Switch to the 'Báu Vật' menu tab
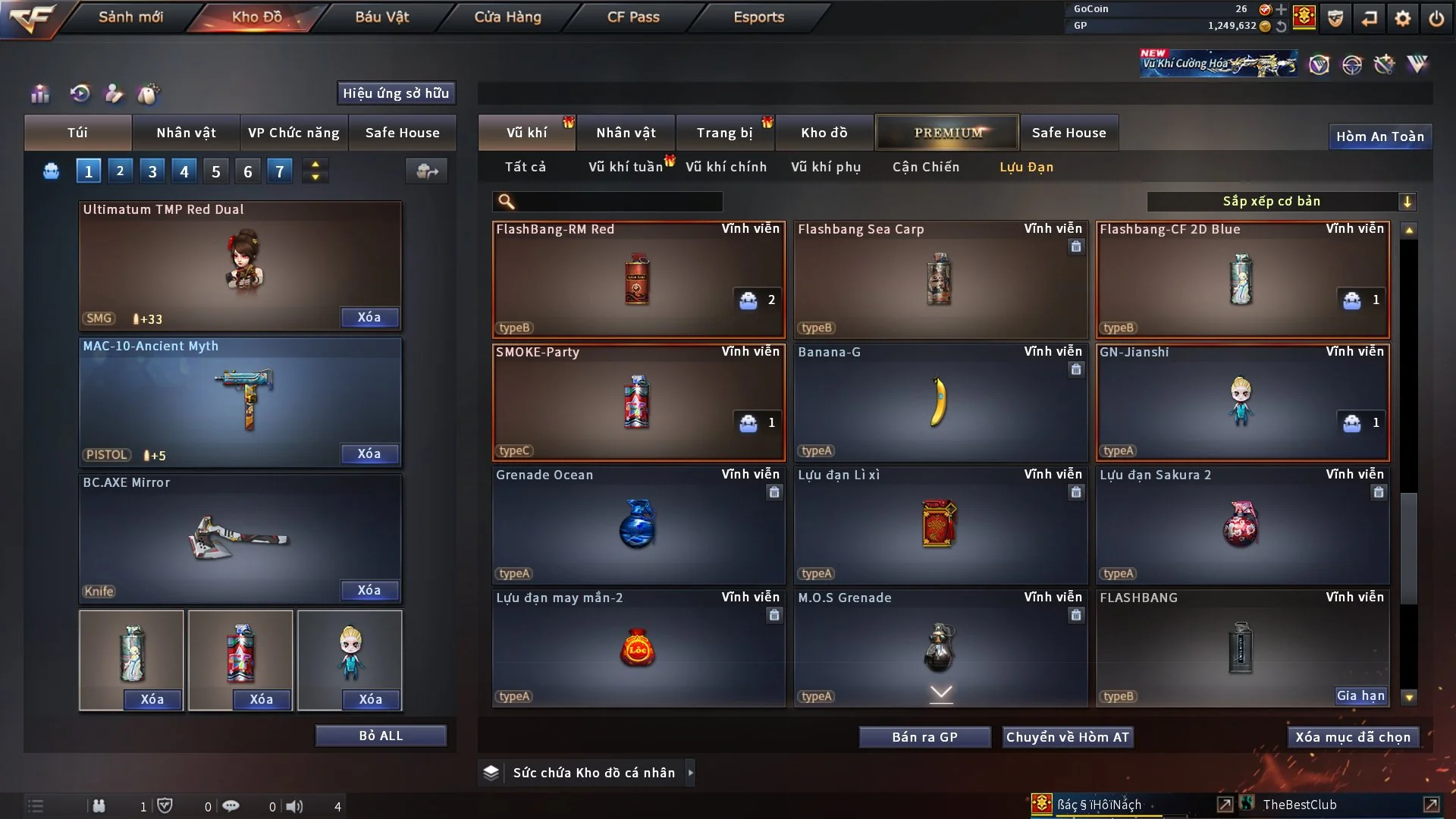 click(381, 16)
